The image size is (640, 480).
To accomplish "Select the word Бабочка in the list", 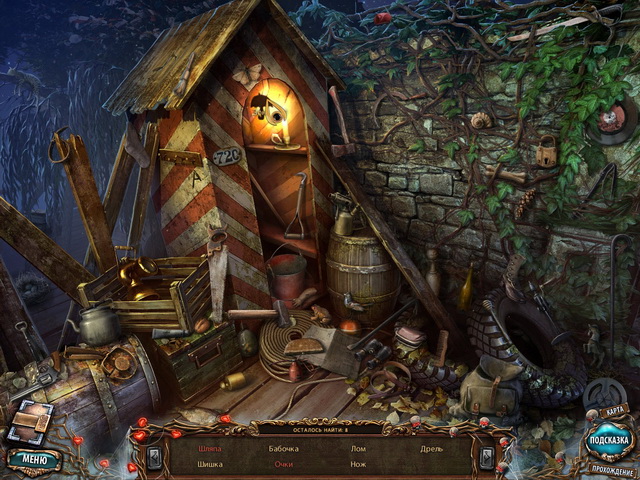I will click(283, 449).
